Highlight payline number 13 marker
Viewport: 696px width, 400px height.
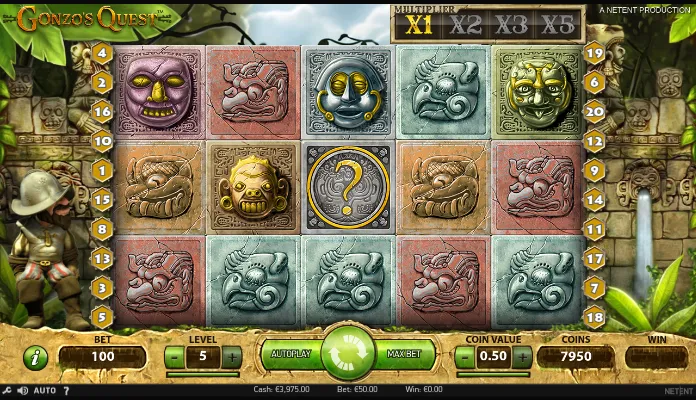(103, 258)
